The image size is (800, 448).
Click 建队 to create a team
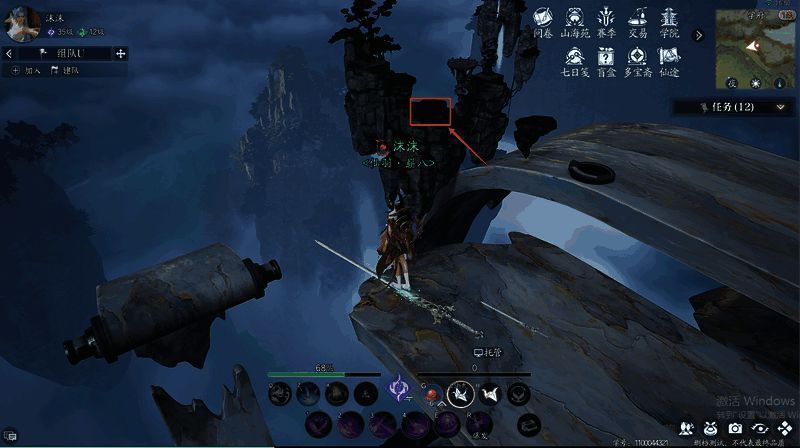point(66,70)
